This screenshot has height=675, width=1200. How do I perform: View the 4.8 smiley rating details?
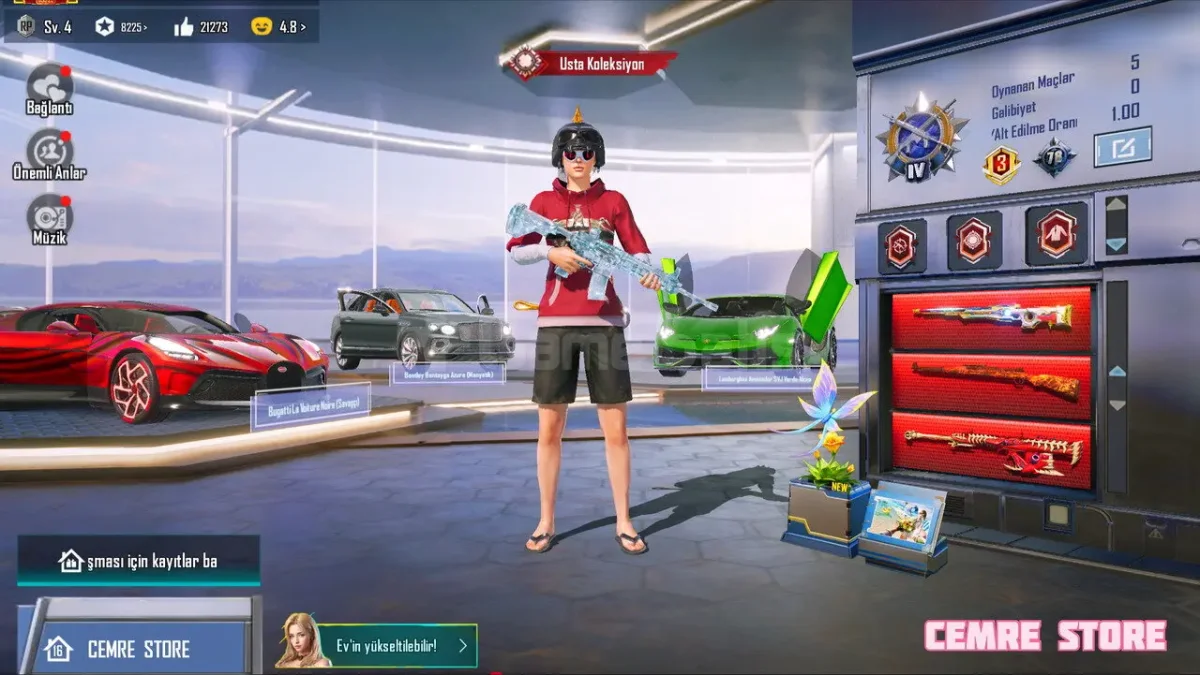pyautogui.click(x=279, y=27)
